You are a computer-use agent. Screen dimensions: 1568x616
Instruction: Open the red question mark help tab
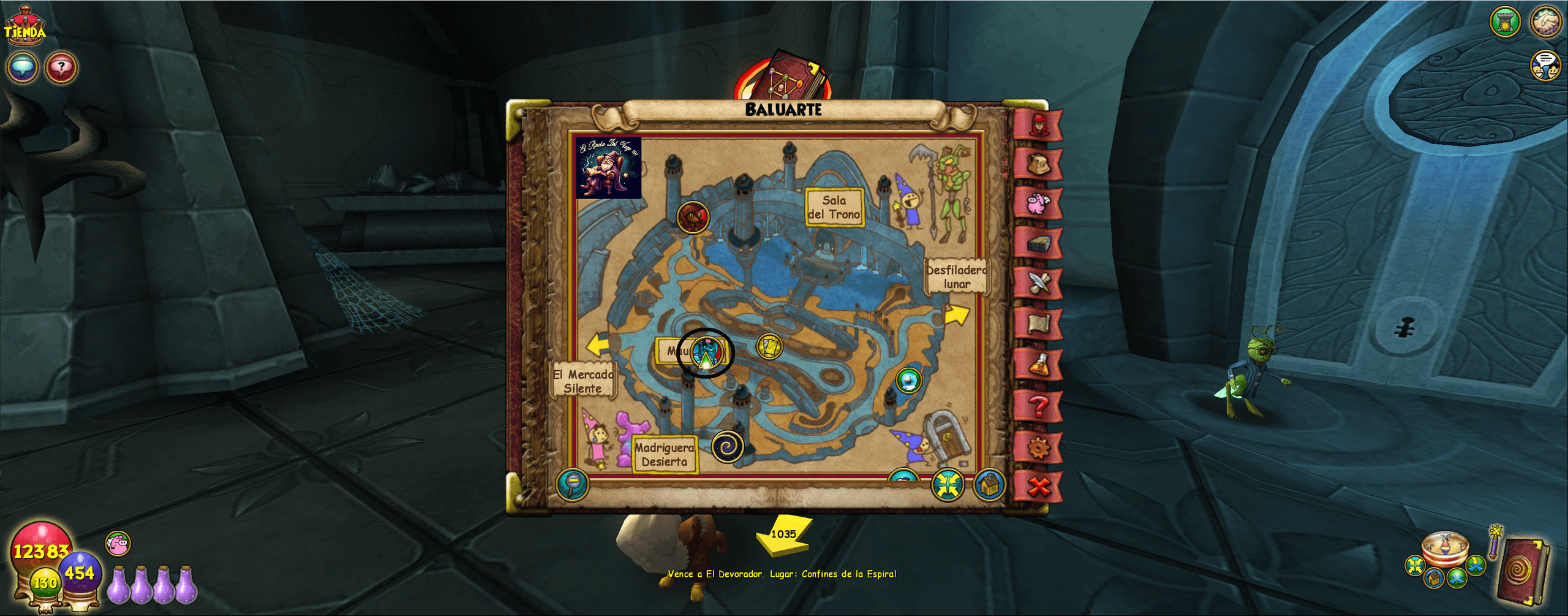coord(1039,406)
